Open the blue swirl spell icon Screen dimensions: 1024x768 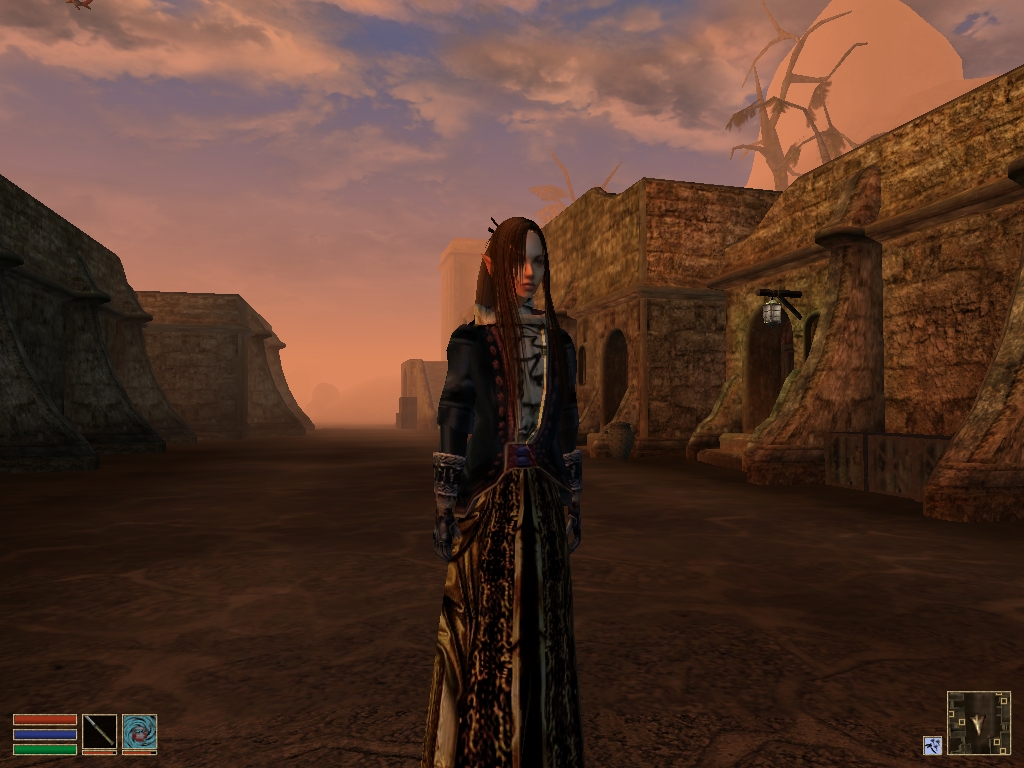(139, 733)
